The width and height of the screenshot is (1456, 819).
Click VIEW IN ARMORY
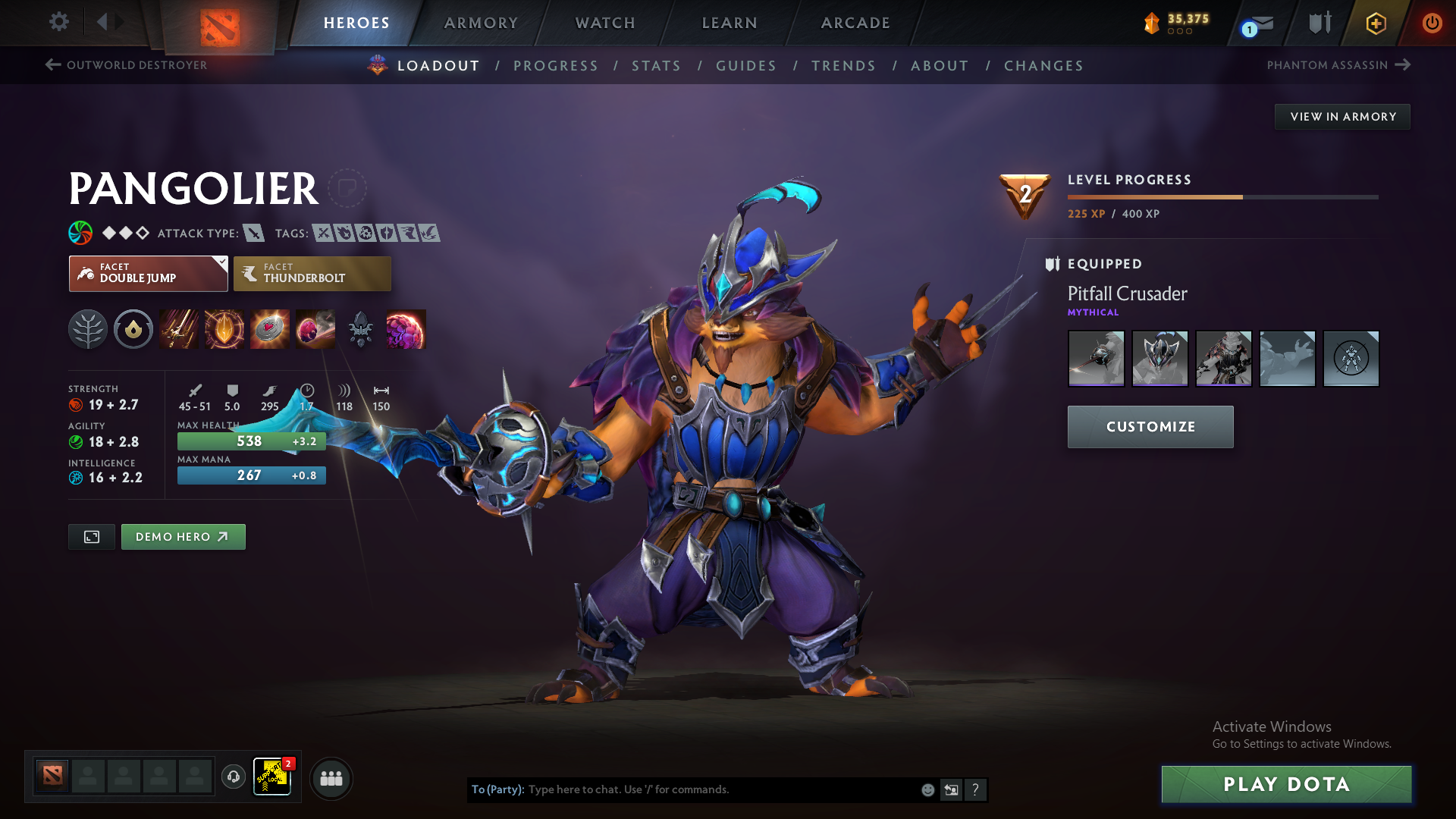(x=1341, y=116)
